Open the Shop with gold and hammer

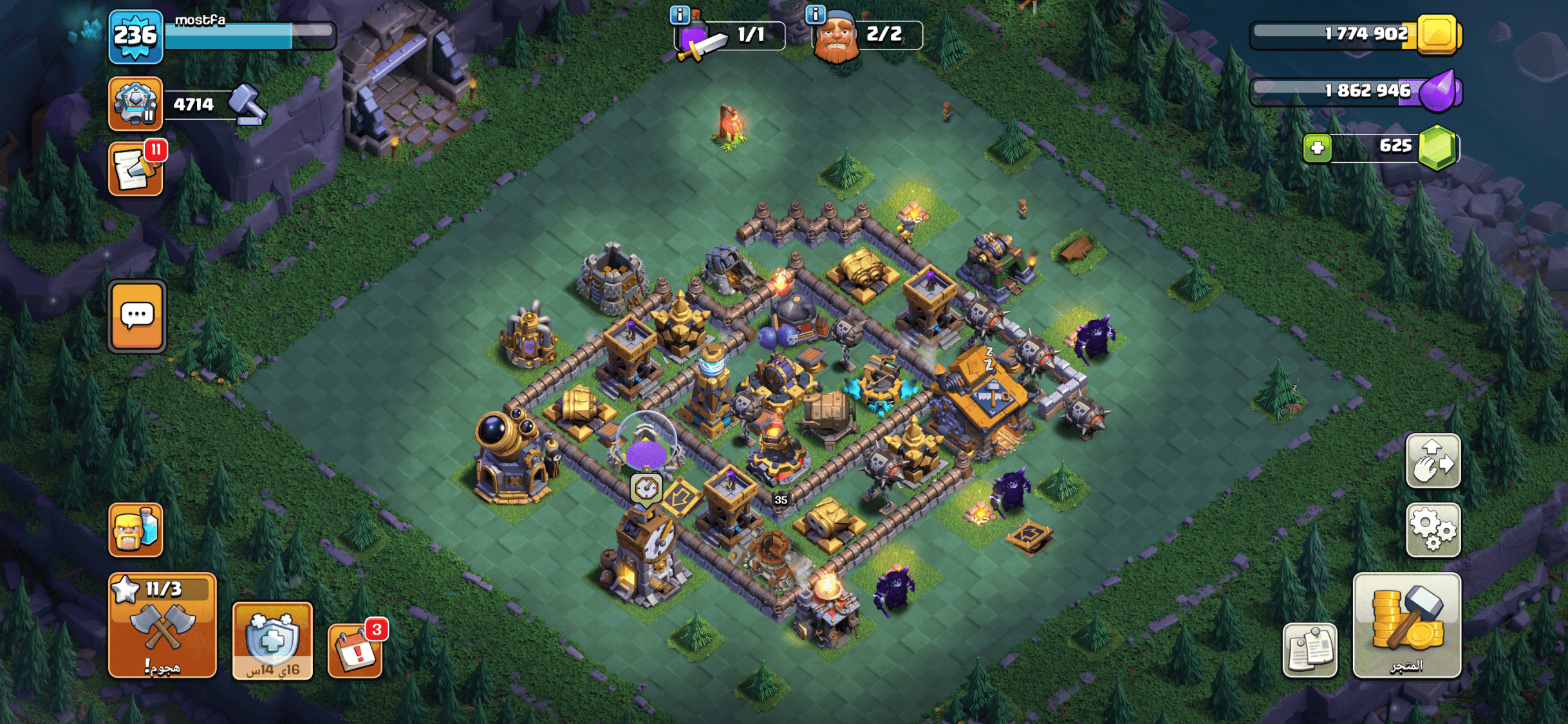pos(1406,625)
